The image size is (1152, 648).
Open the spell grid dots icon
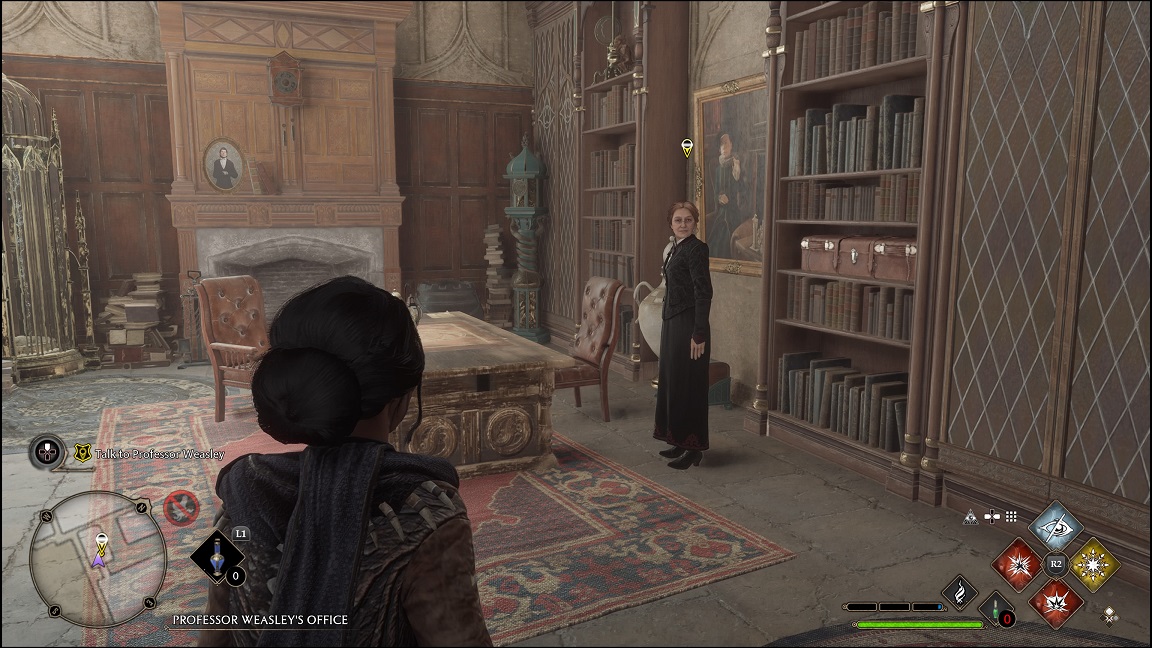(x=1011, y=517)
